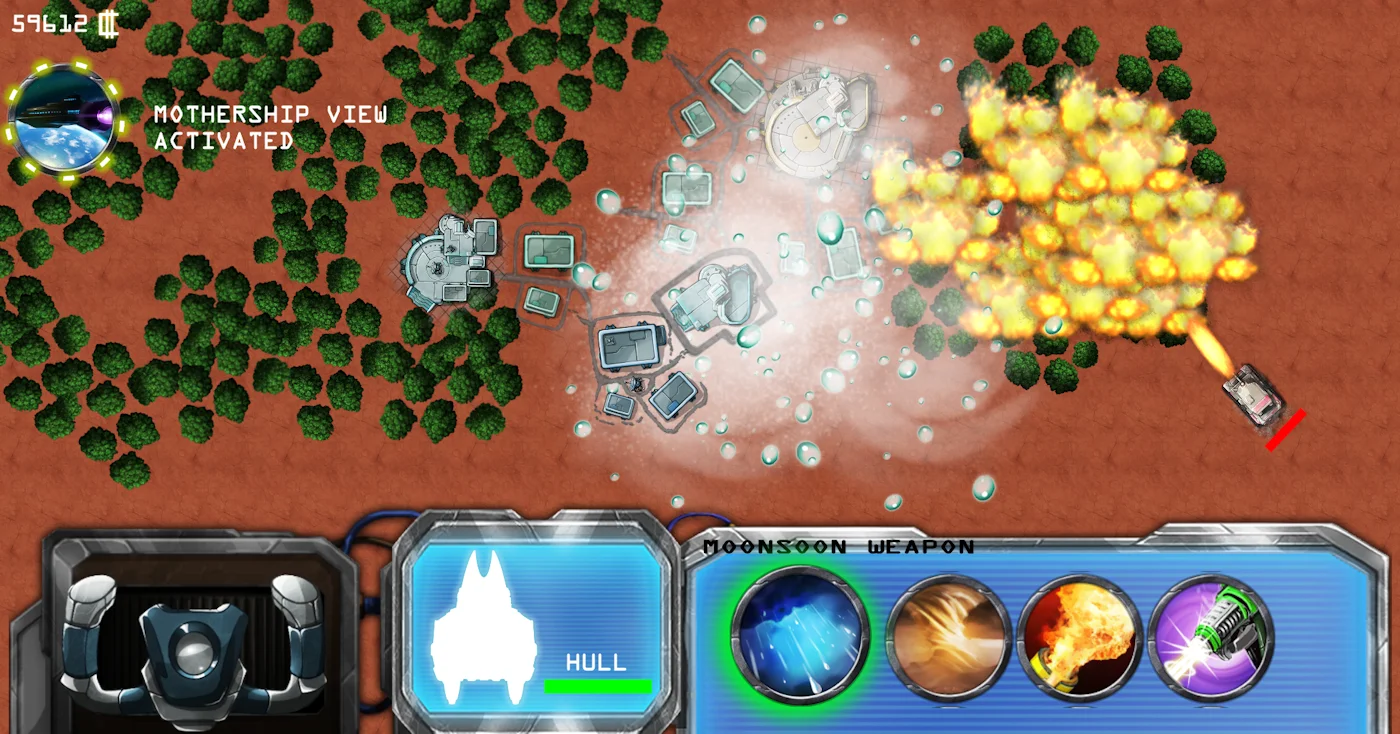This screenshot has width=1400, height=734.
Task: Click the MOONSOON WEAPON label
Action: pyautogui.click(x=840, y=546)
